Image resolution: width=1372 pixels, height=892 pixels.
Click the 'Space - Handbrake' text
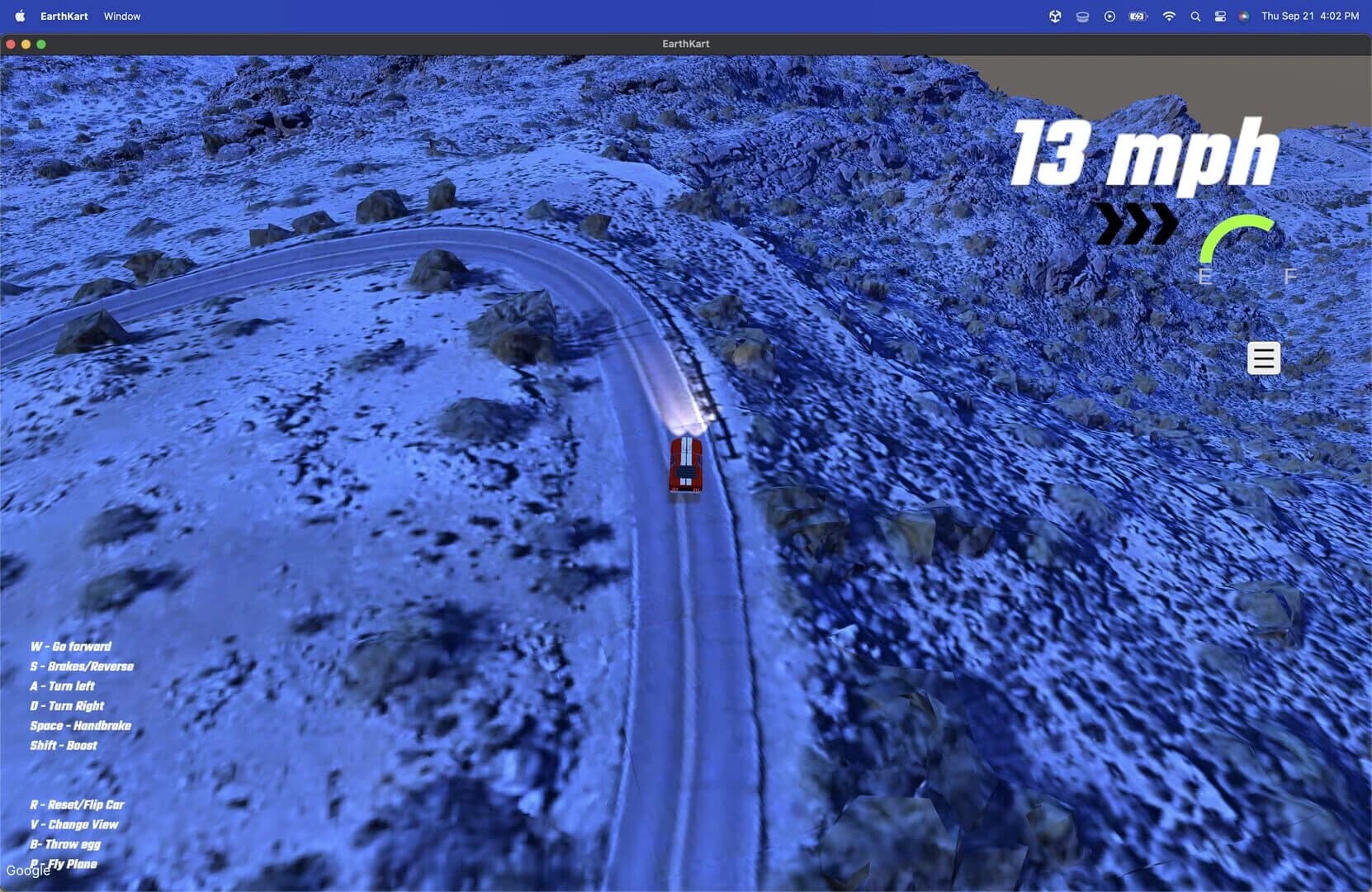[80, 725]
